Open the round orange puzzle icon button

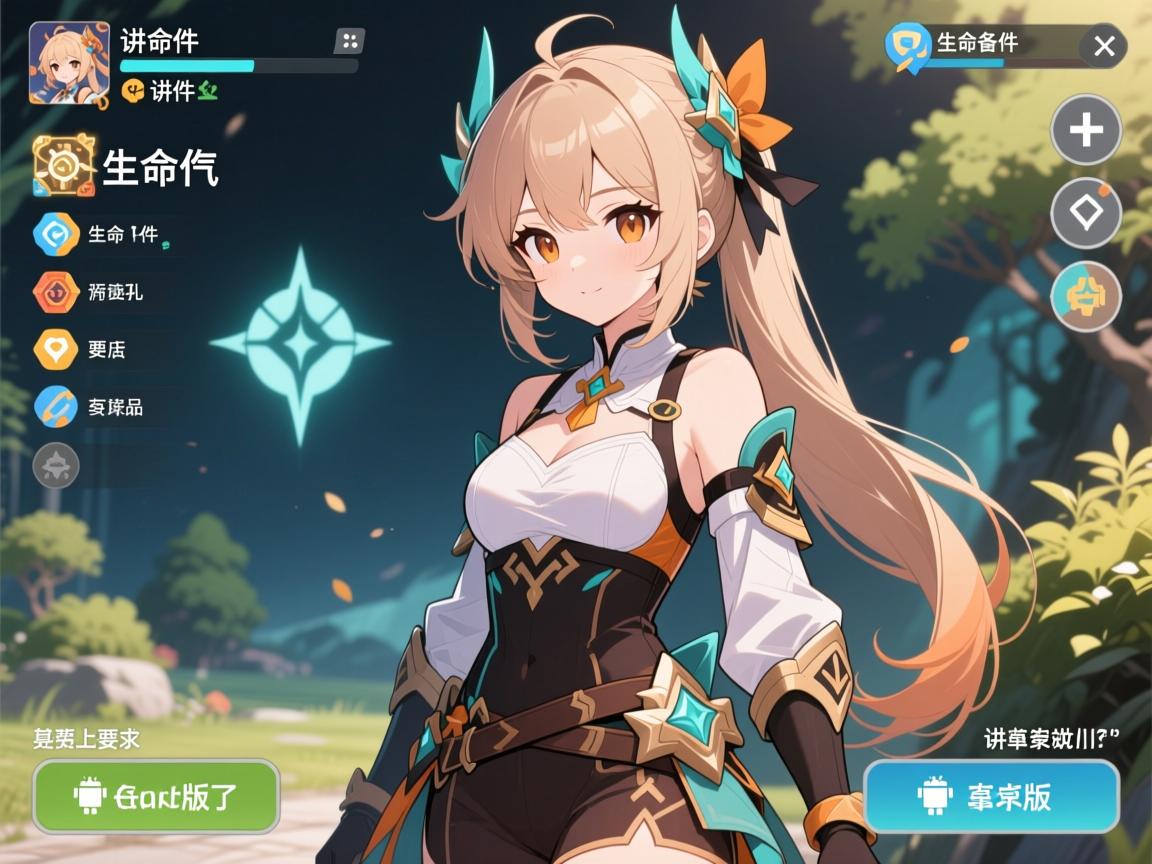click(1086, 296)
